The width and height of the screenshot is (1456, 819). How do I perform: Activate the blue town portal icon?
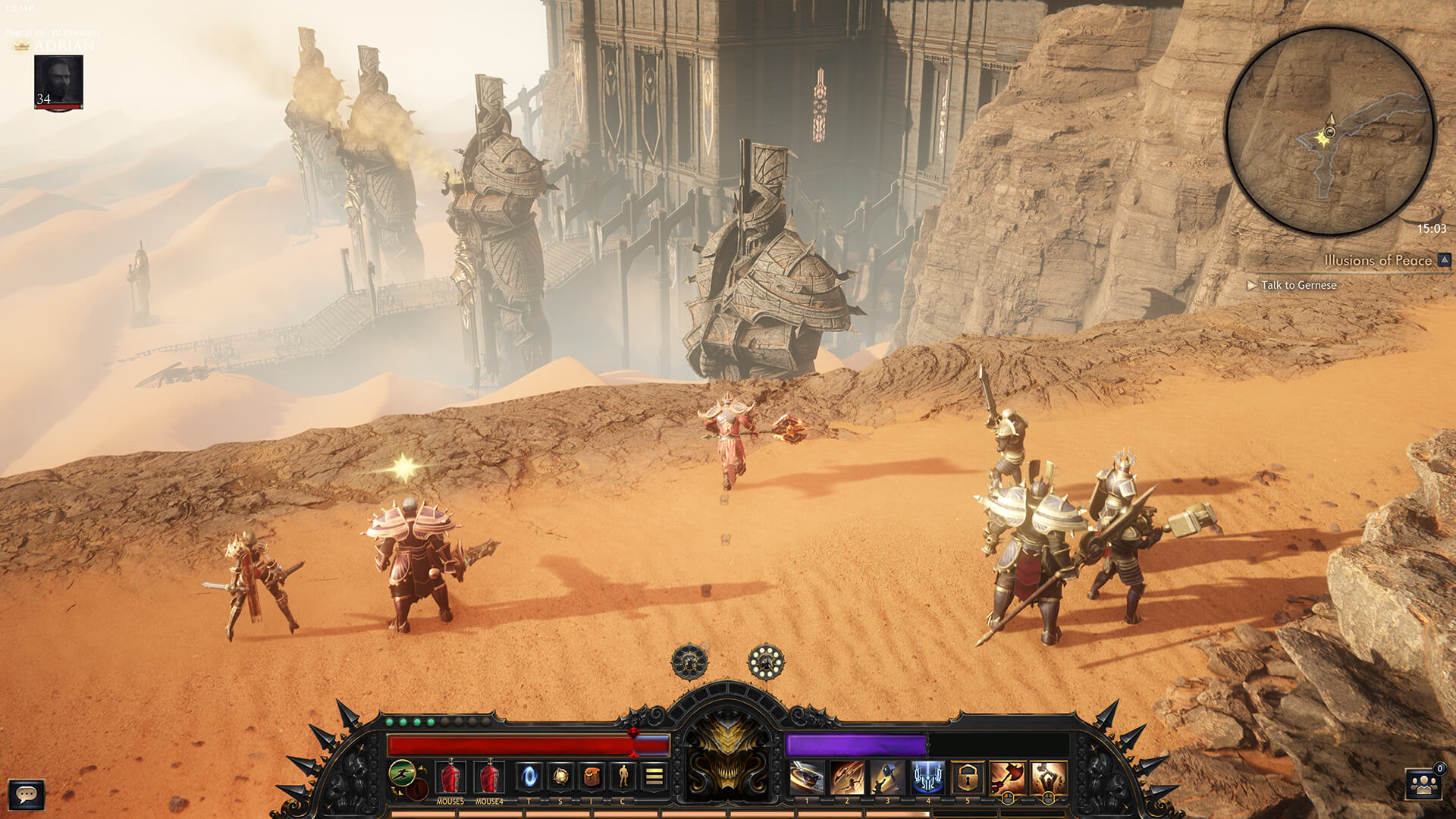click(x=529, y=776)
